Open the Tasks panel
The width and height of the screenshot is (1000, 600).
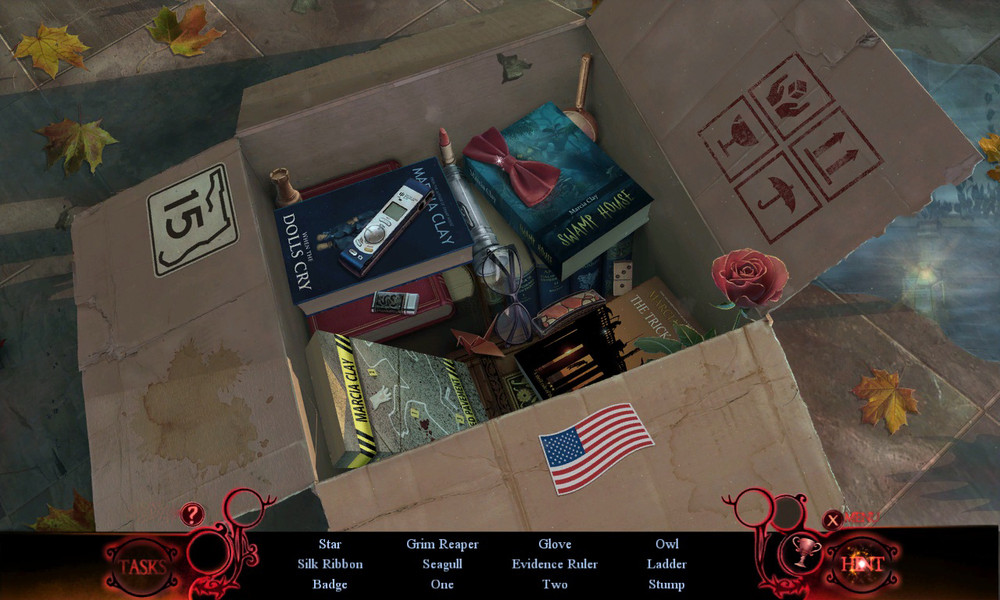(x=143, y=566)
